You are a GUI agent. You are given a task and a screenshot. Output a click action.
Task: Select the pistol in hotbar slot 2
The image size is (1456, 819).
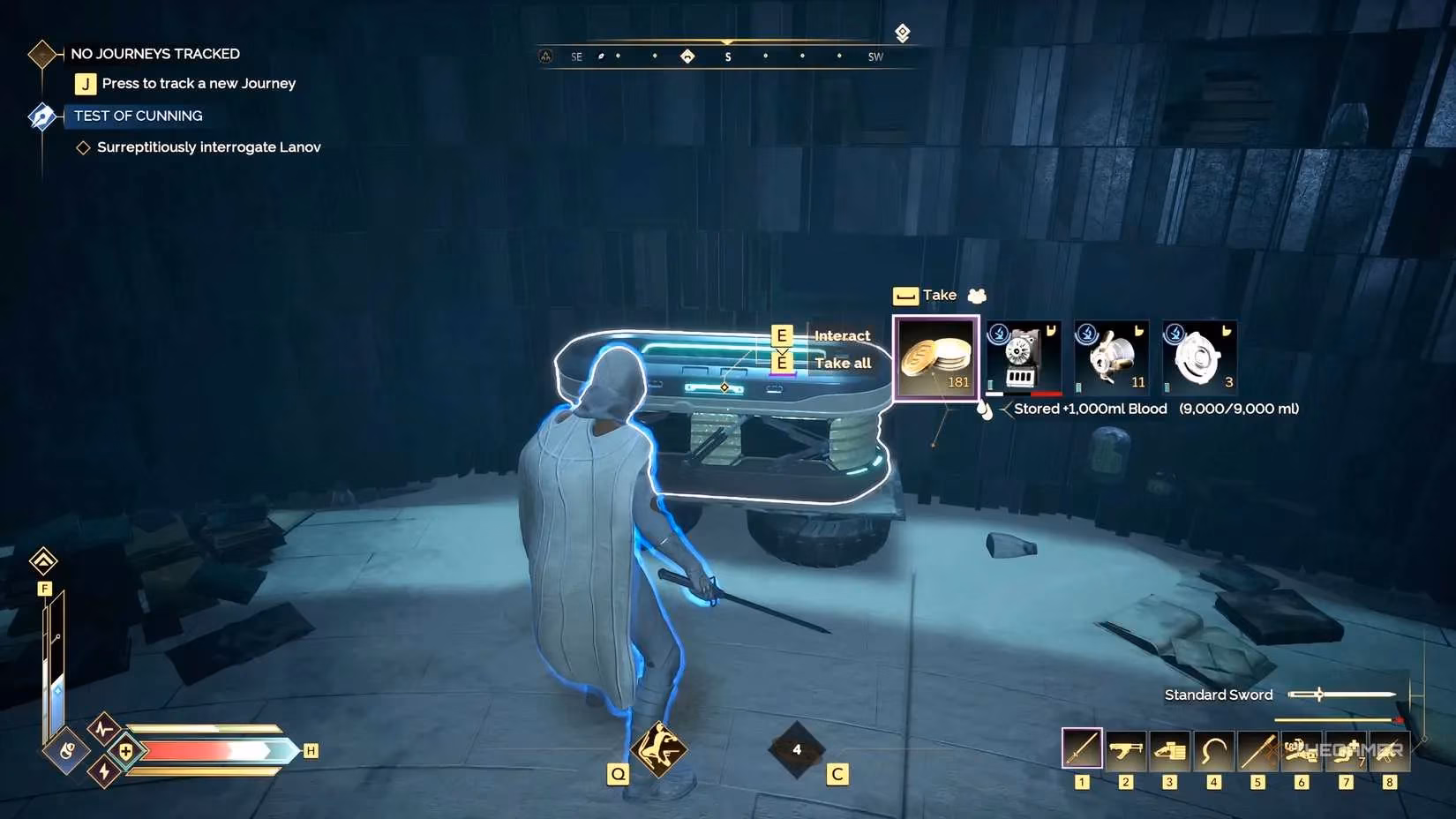(x=1126, y=750)
